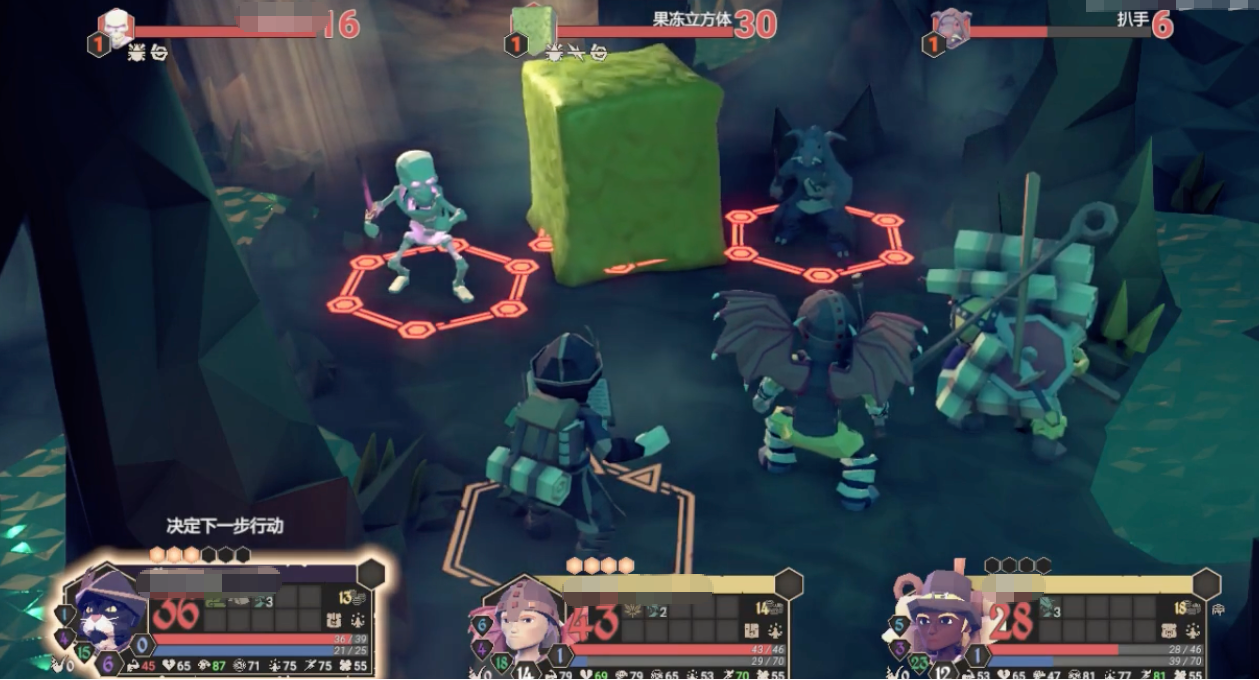The image size is (1260, 680).
Task: Open the purple-hat hero's skills figure icon
Action: tap(1191, 630)
